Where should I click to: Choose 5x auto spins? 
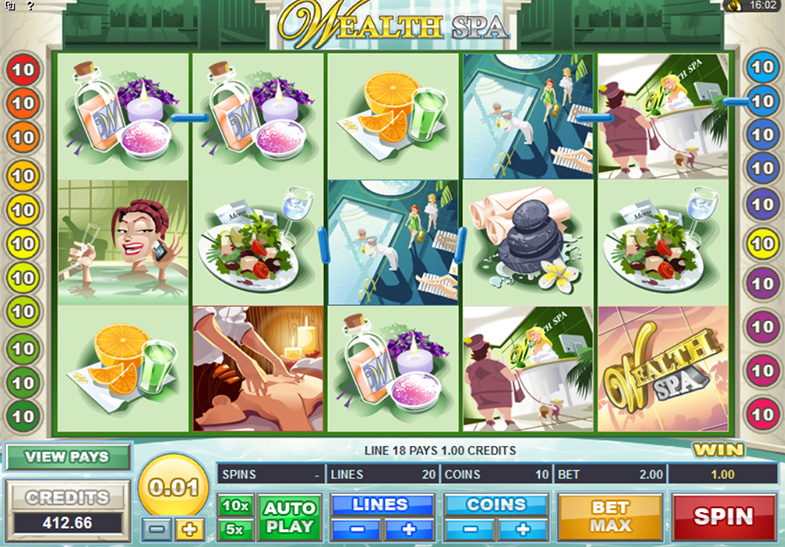[236, 528]
